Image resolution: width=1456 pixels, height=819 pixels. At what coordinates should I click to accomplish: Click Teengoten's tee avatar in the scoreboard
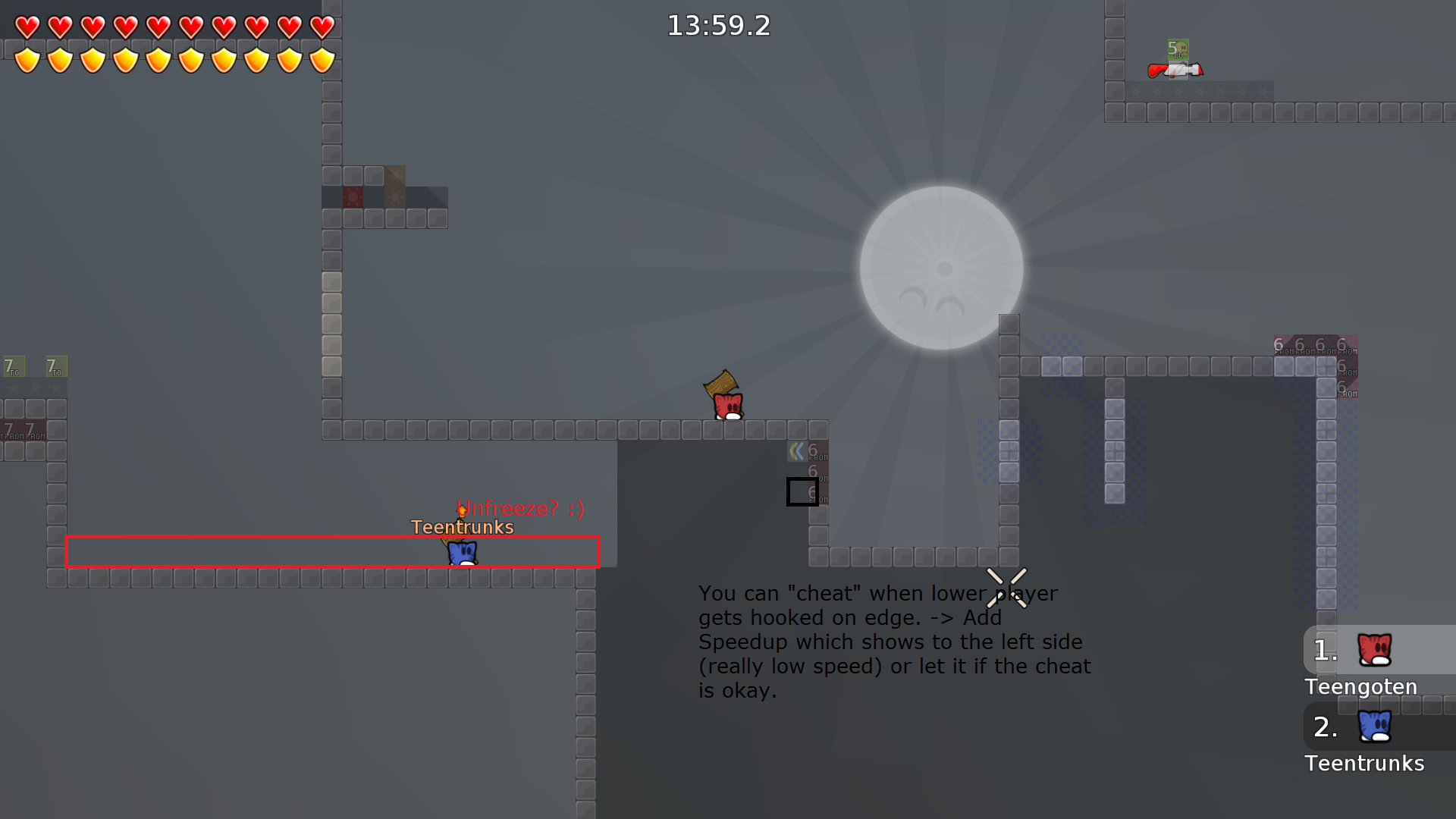pyautogui.click(x=1374, y=649)
